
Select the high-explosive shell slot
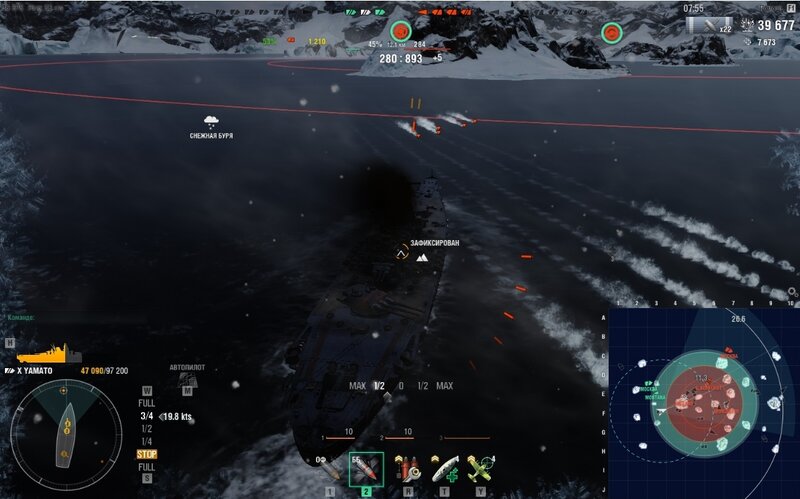[329, 468]
